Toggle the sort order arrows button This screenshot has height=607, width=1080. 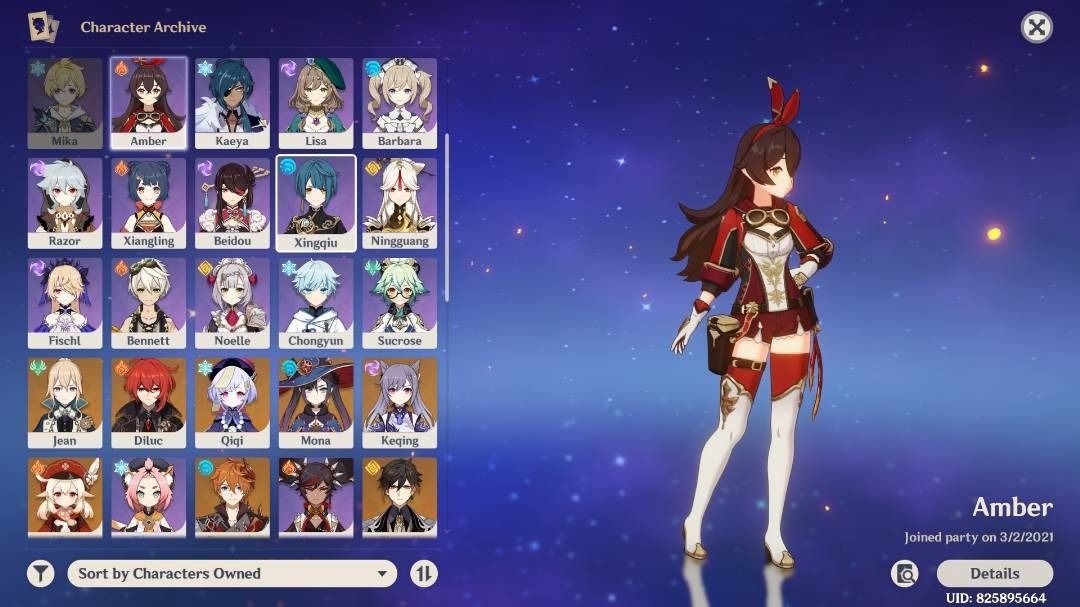pos(424,573)
